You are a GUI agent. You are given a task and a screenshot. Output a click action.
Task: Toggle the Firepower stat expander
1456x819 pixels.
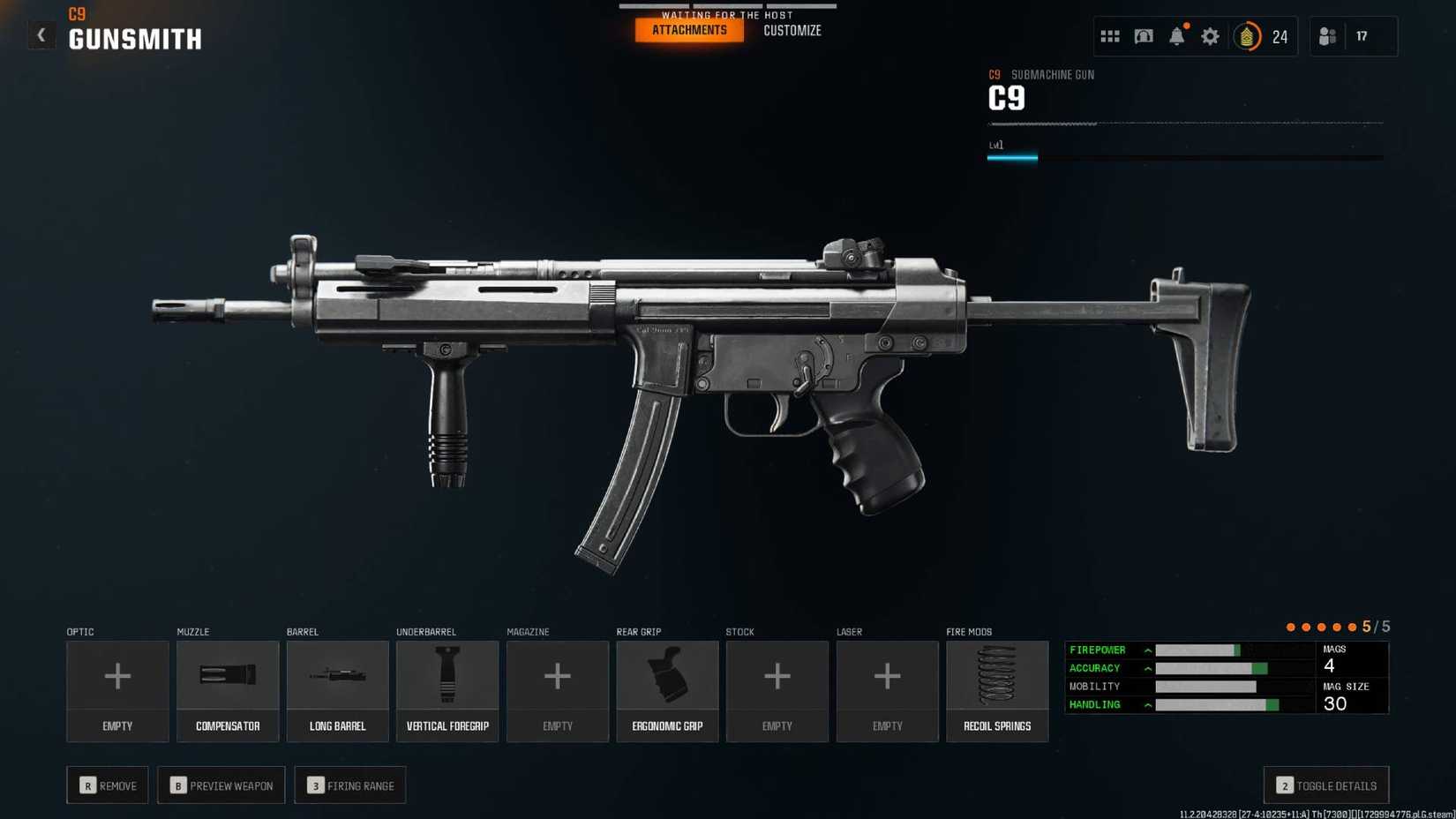tap(1146, 650)
